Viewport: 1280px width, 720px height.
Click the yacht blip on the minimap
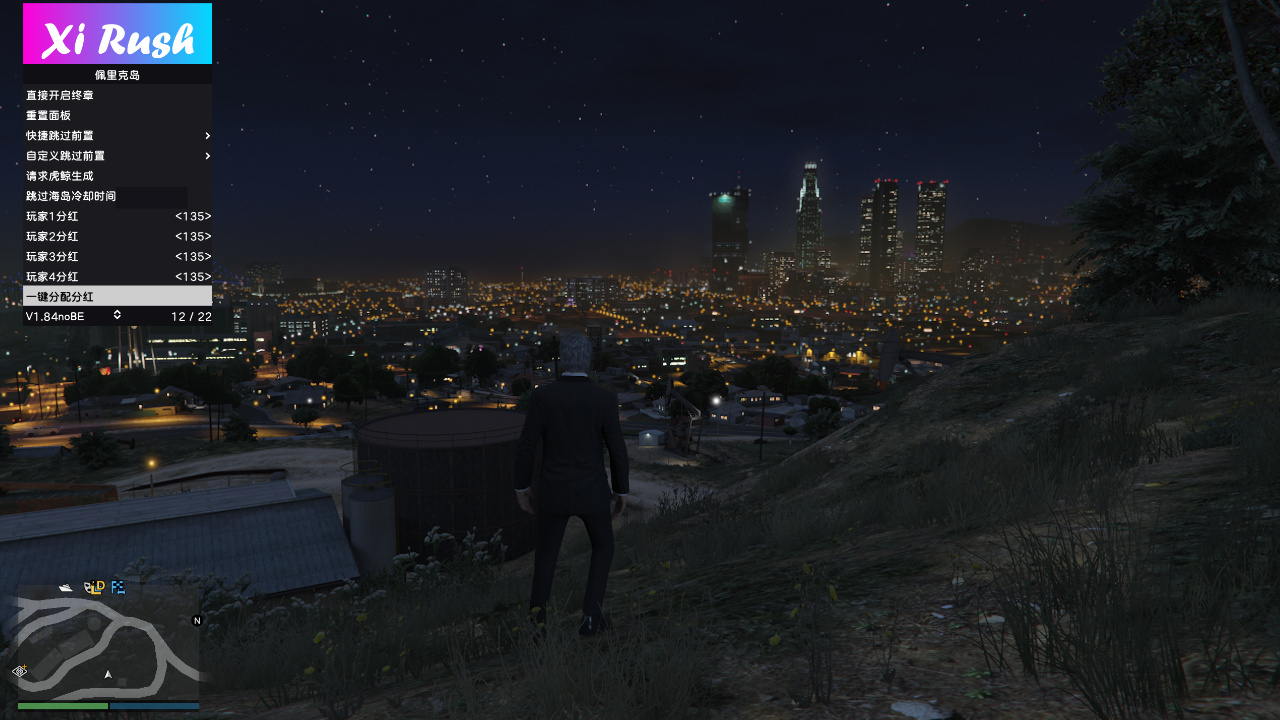[x=66, y=587]
